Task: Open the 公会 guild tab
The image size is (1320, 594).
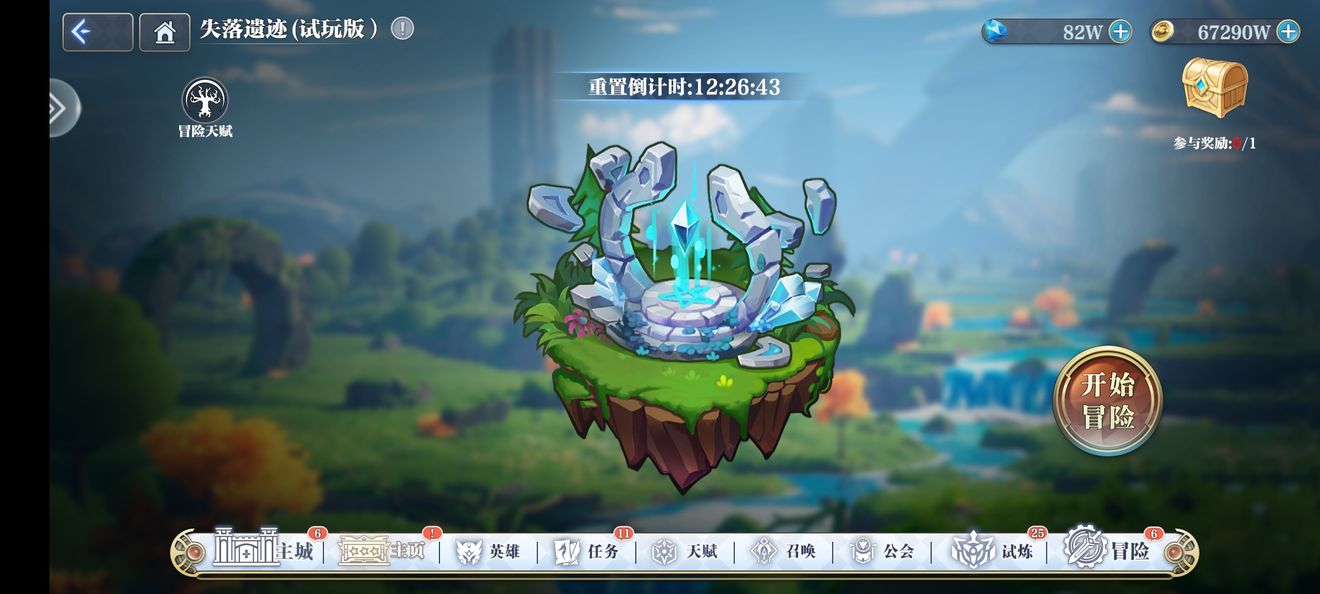Action: (882, 551)
